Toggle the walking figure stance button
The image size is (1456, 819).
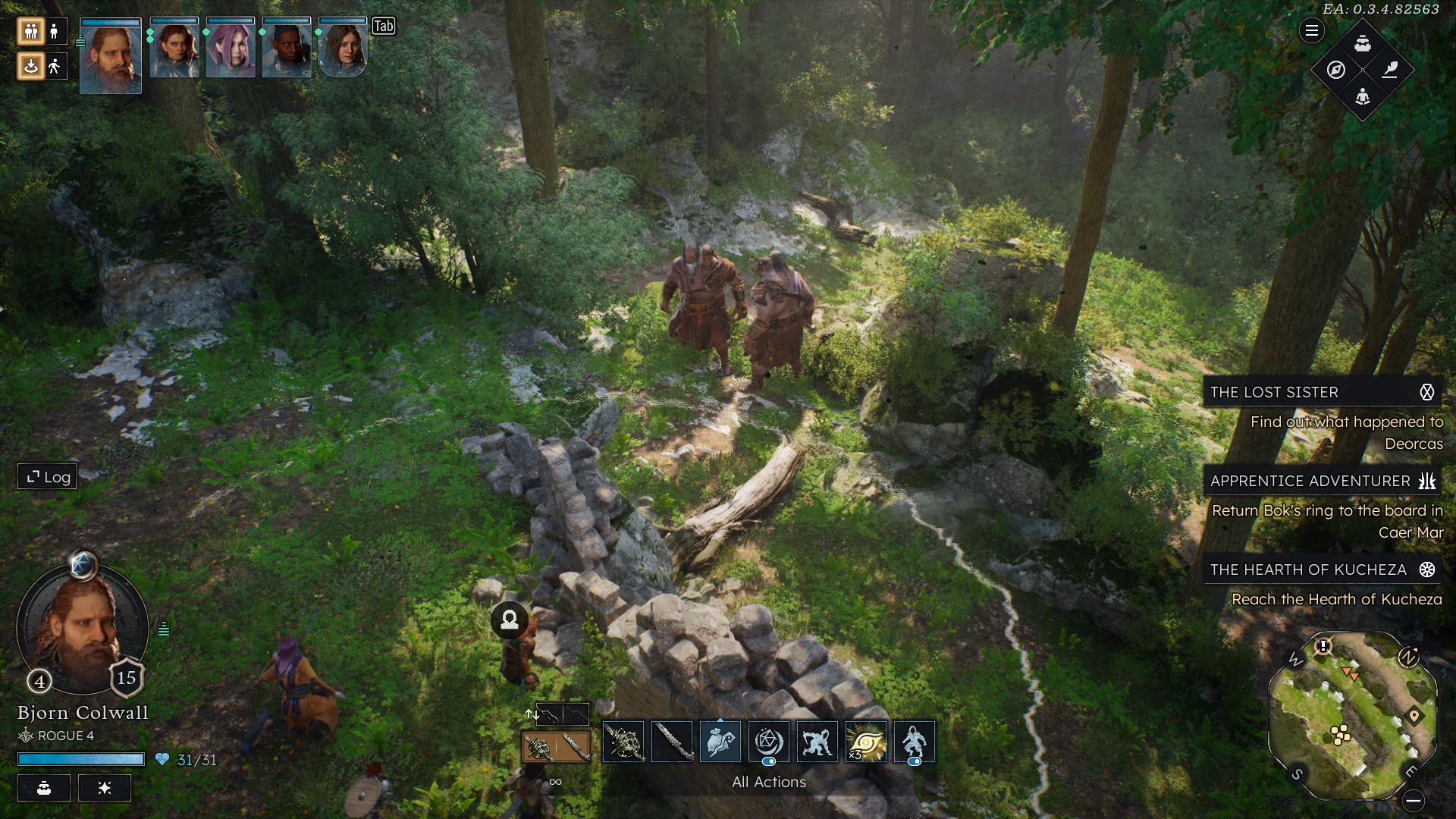click(x=54, y=67)
